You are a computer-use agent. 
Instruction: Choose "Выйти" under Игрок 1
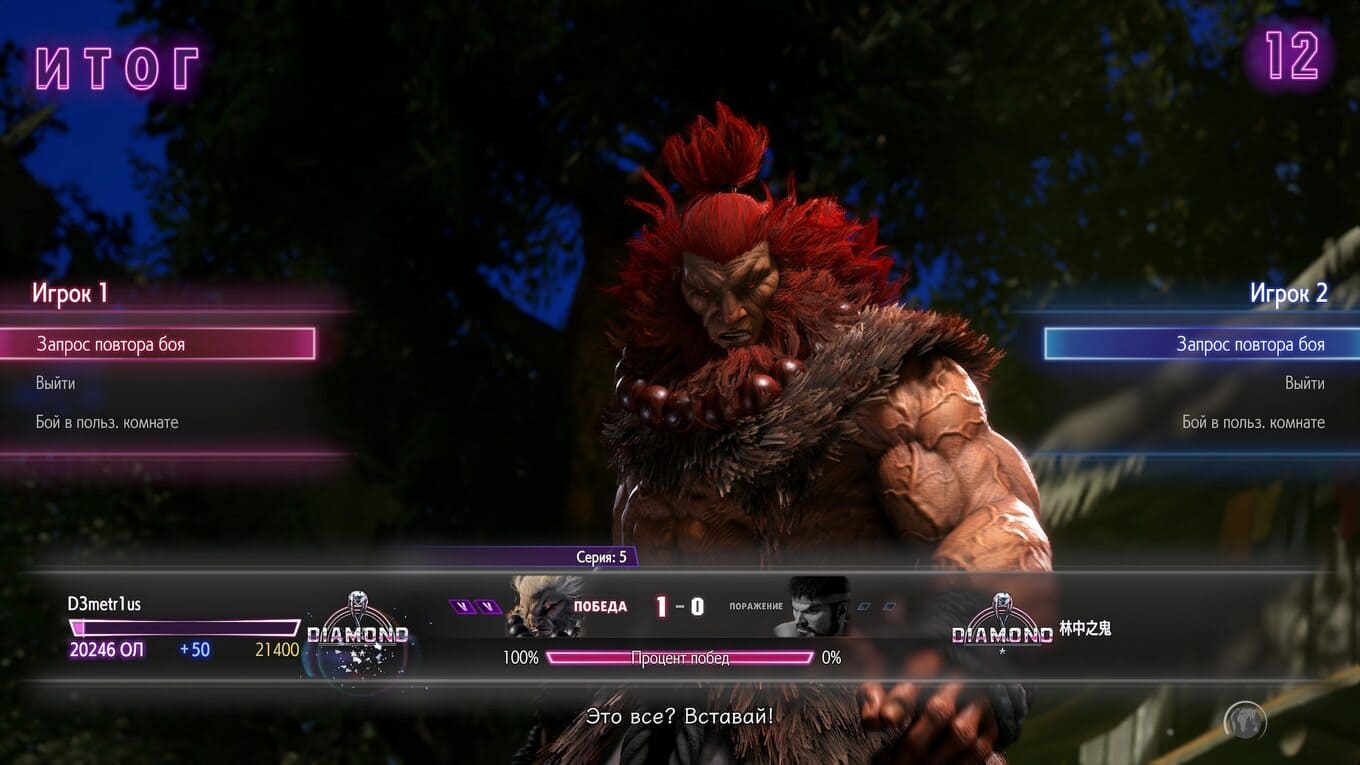(56, 383)
